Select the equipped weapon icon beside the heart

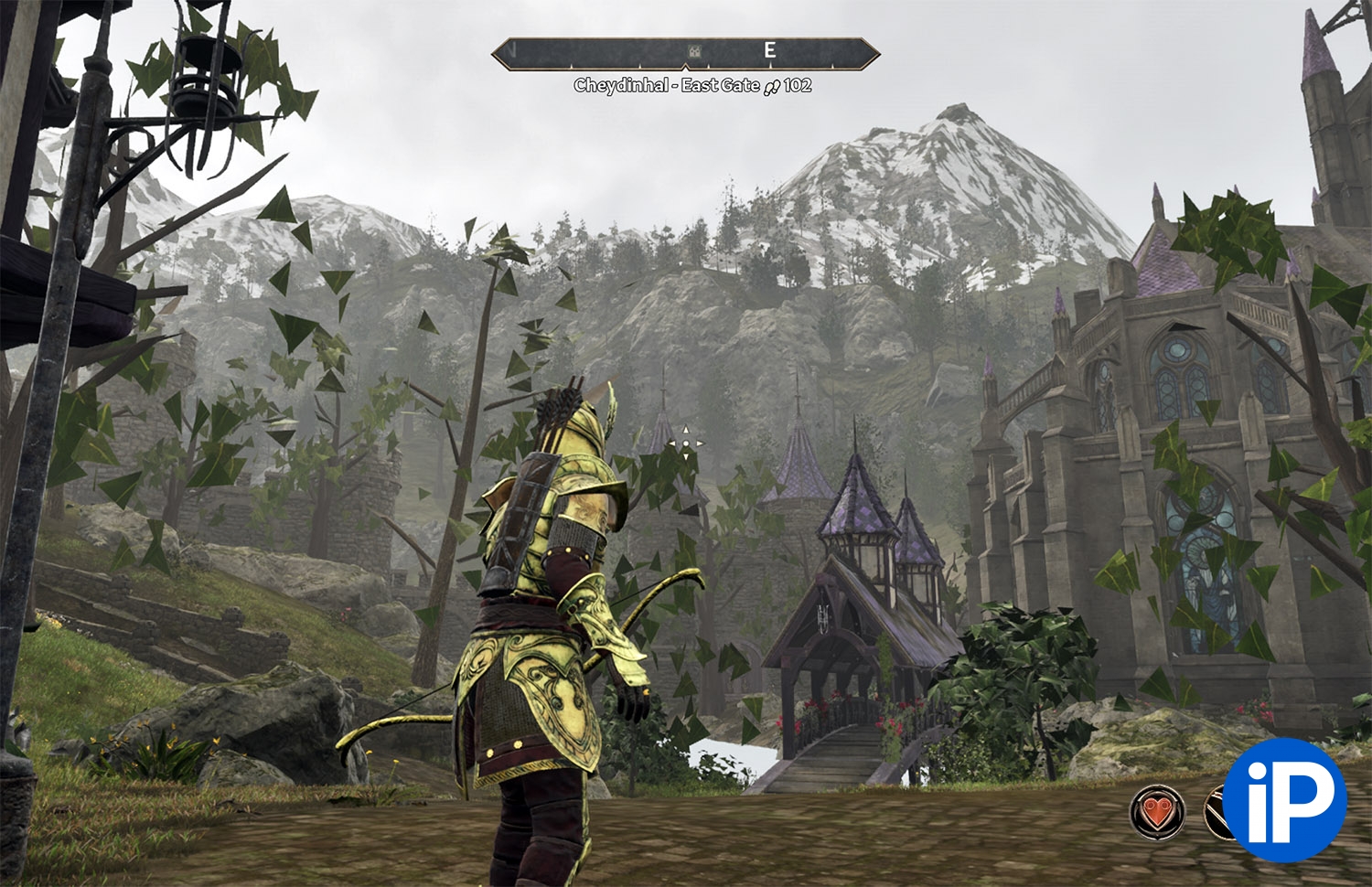point(1216,813)
